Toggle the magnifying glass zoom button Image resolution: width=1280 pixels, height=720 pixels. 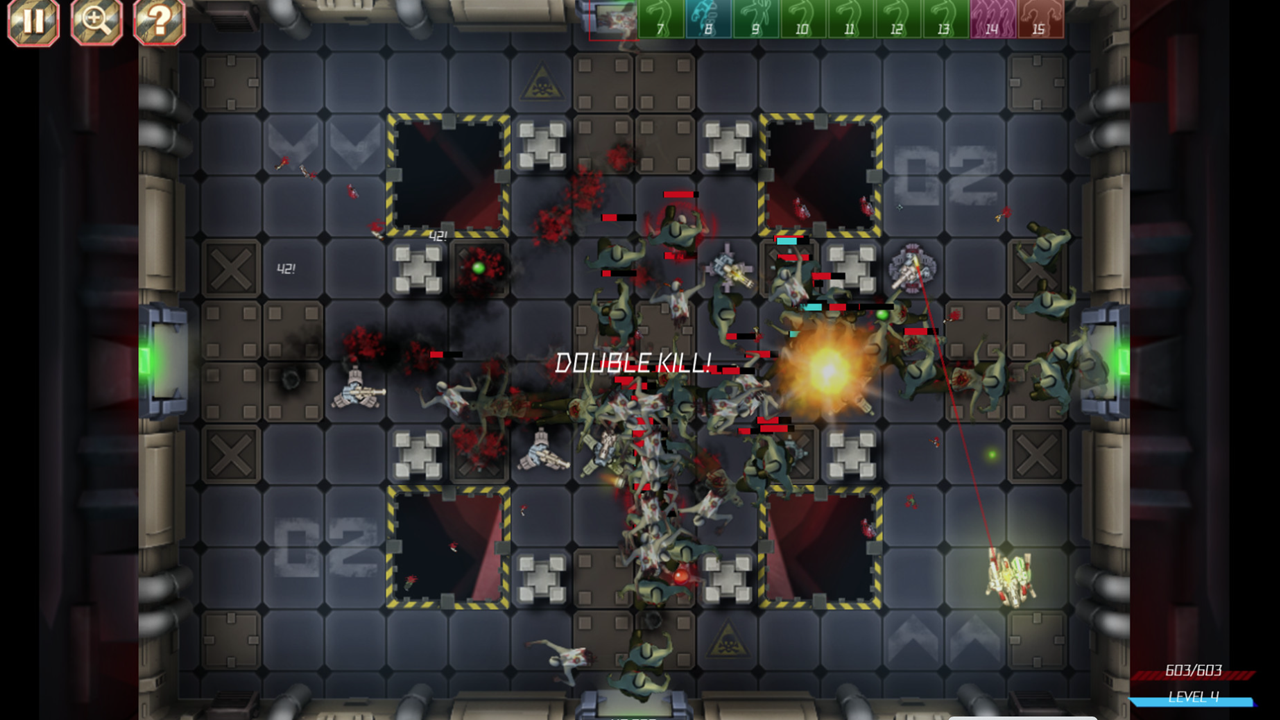click(x=97, y=21)
